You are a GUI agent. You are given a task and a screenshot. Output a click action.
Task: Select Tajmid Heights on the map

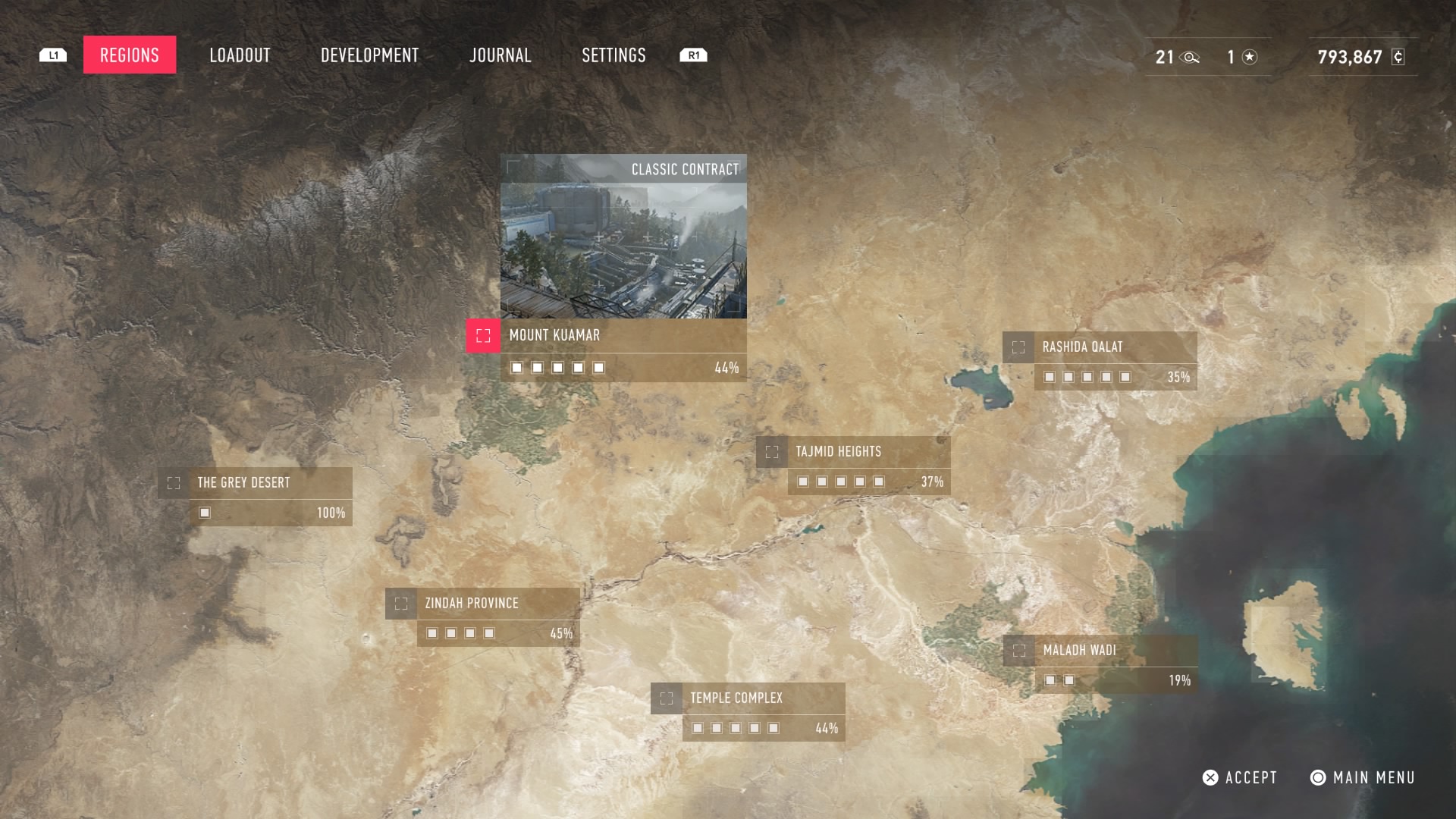838,452
